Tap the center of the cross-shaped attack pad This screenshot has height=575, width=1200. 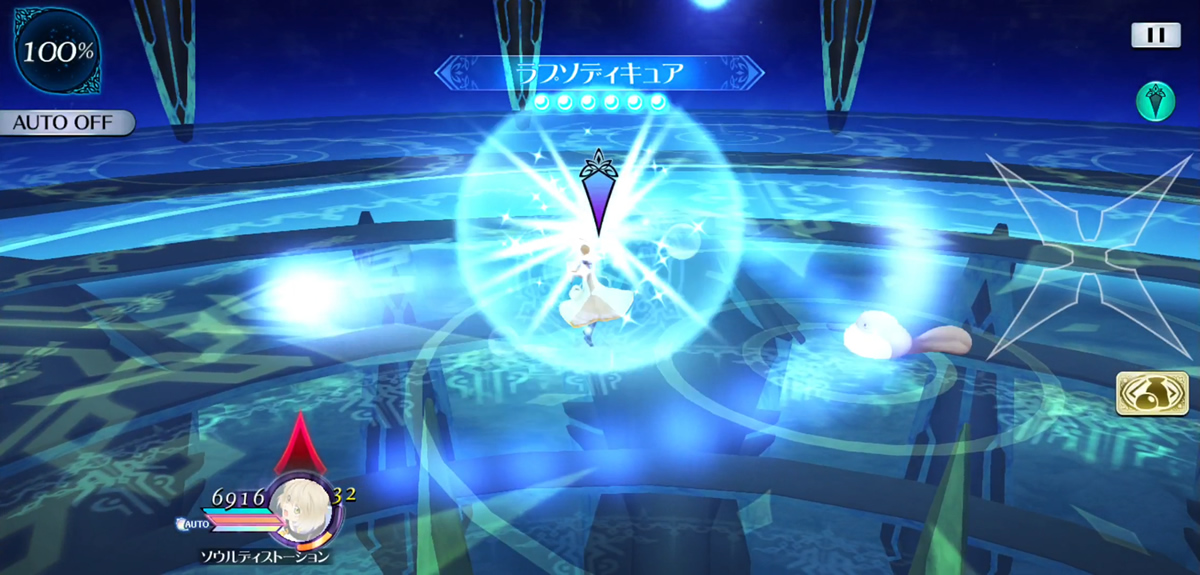click(1084, 256)
